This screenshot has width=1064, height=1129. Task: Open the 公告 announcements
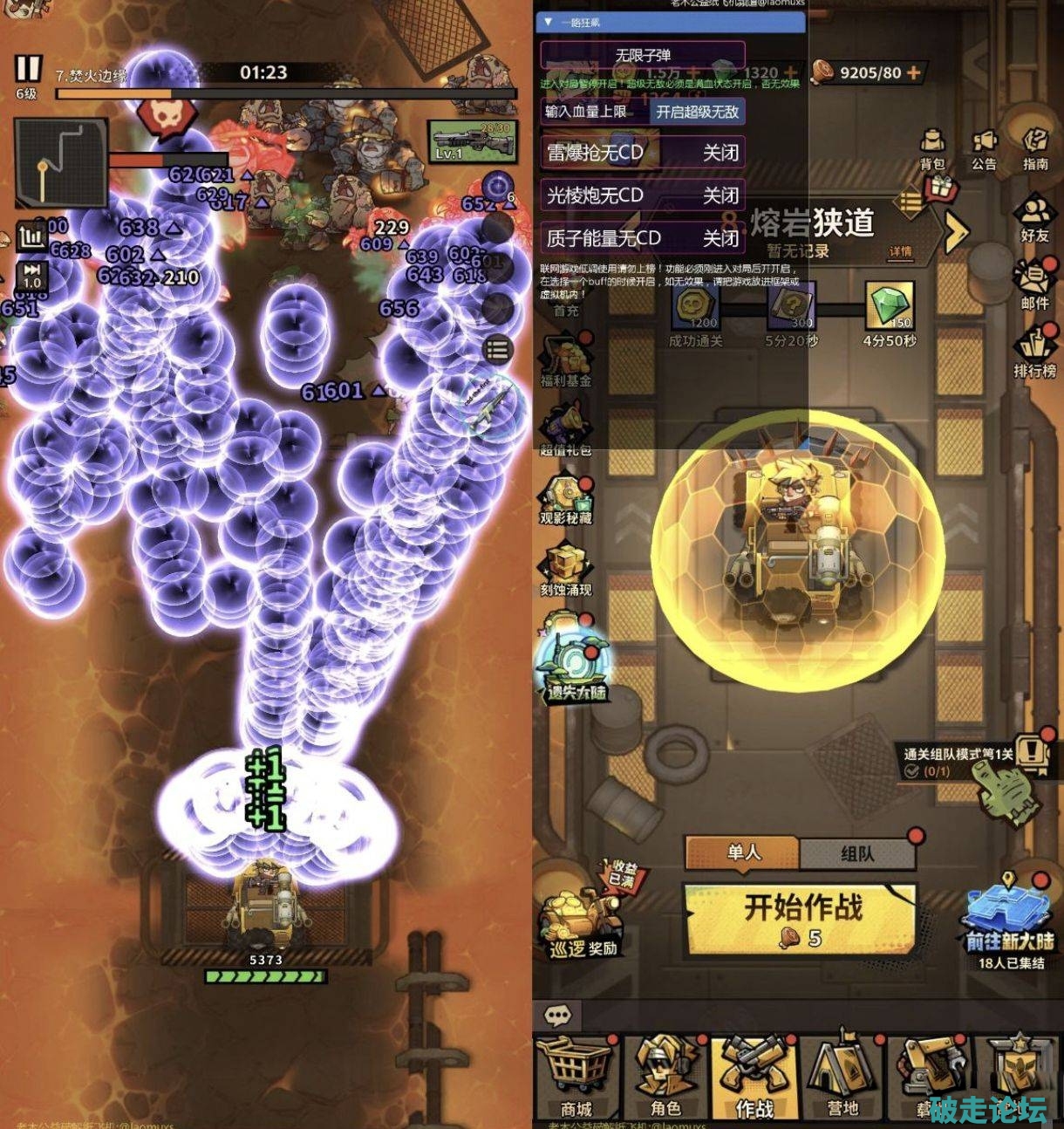pyautogui.click(x=984, y=150)
